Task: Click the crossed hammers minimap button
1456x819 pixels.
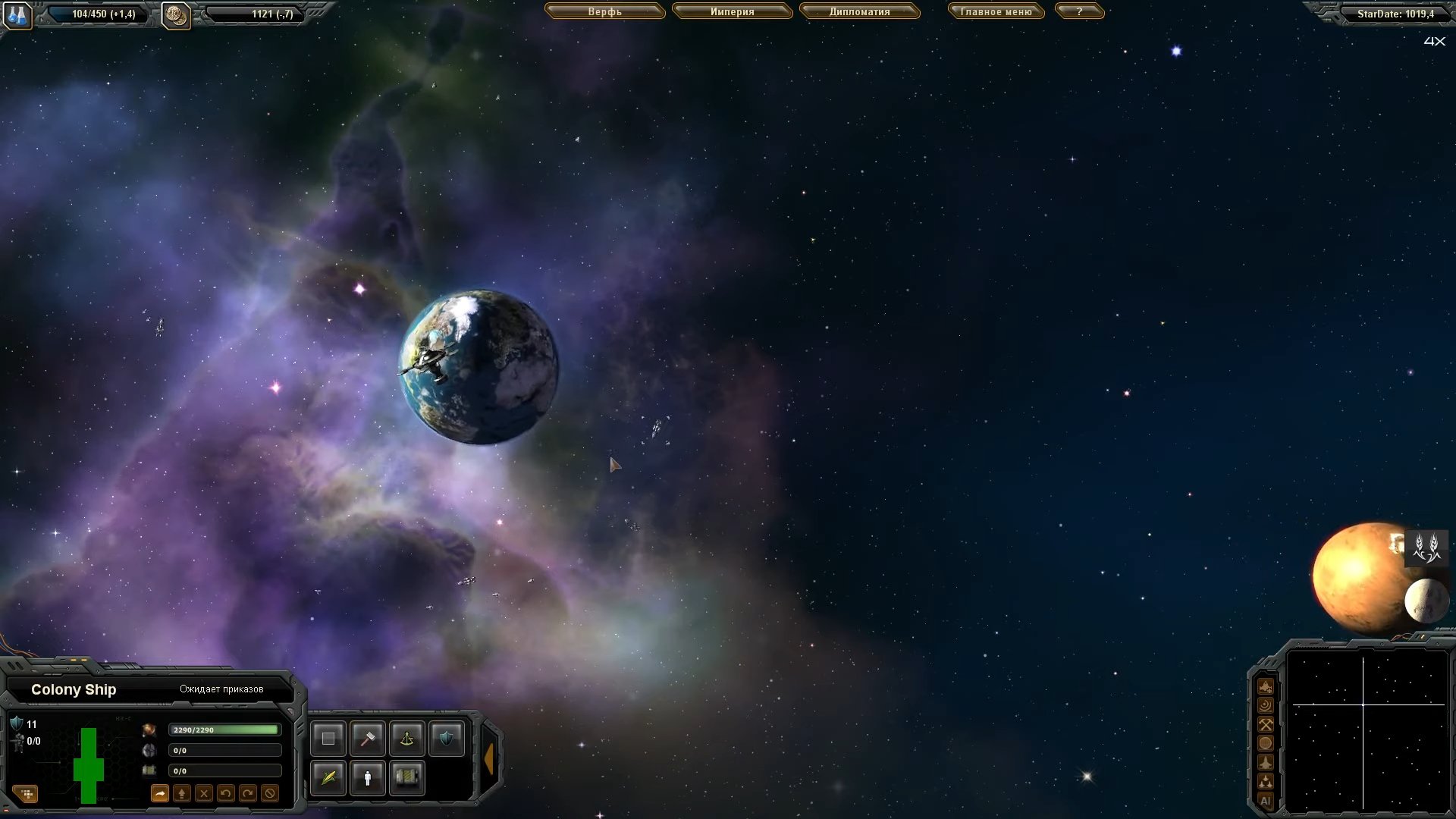Action: (x=1265, y=724)
